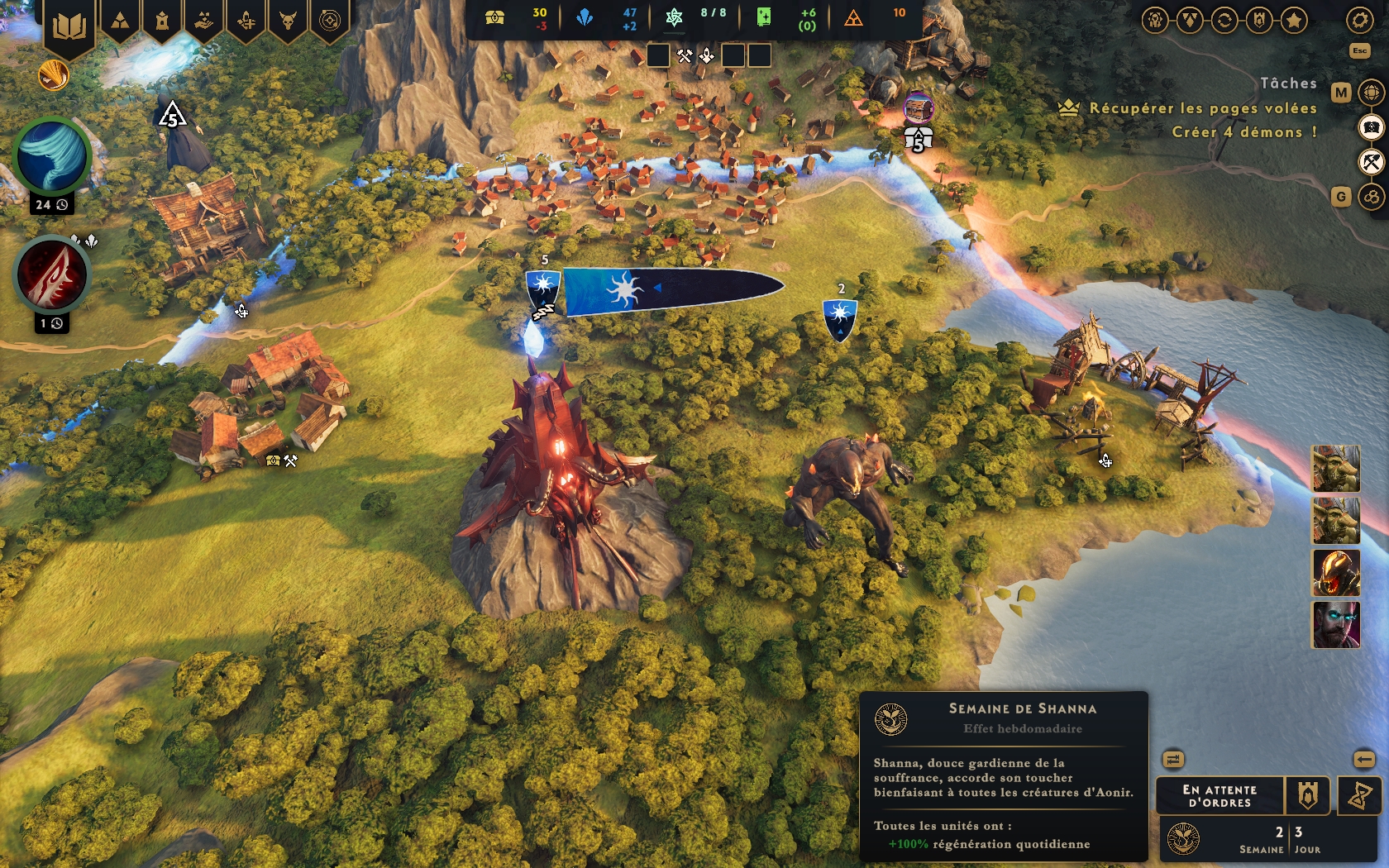Toggle the treasure chest overlay button
Screen dimensions: 1389x868
click(1371, 127)
